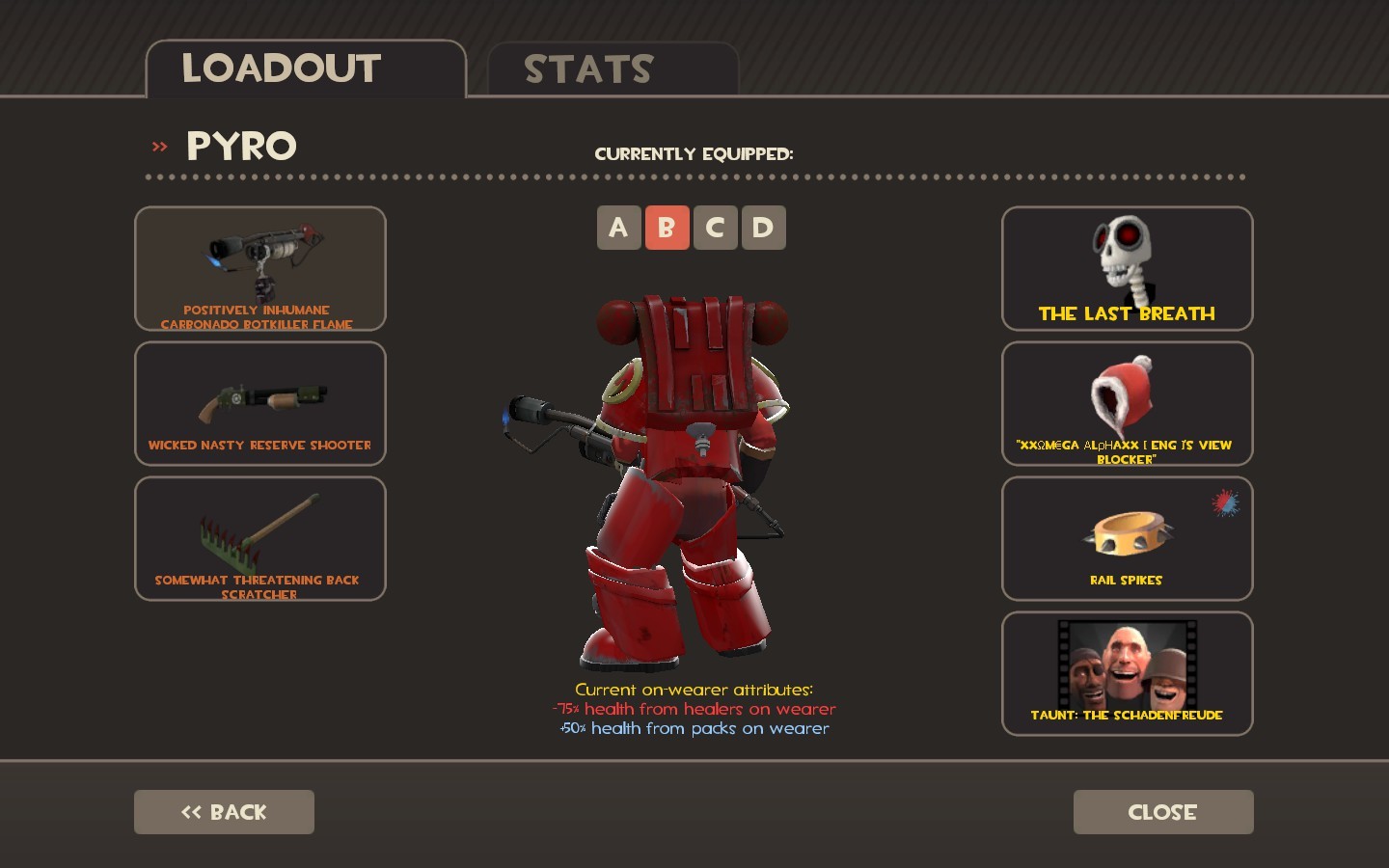Enable loadout preset D
This screenshot has height=868, width=1389.
tap(763, 228)
